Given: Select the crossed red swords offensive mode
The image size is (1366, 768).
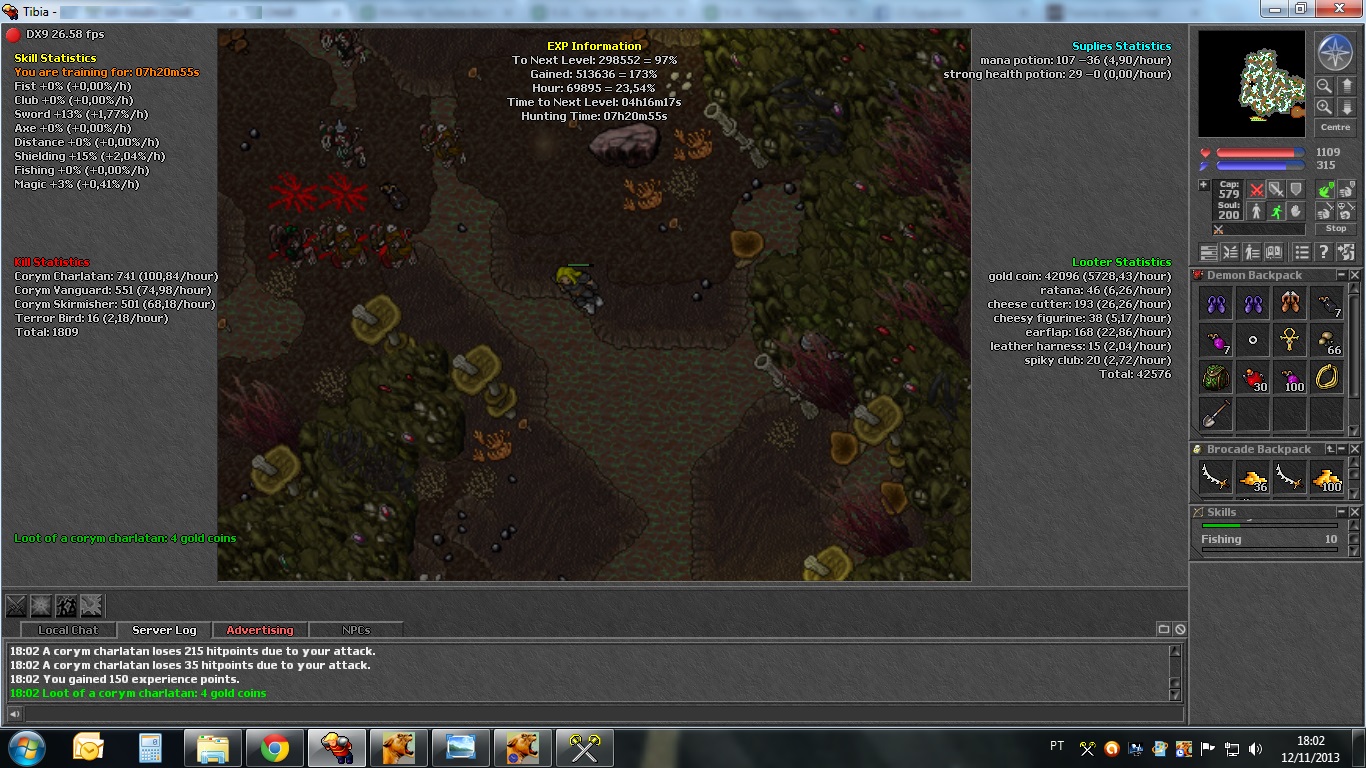Looking at the screenshot, I should [x=1257, y=189].
